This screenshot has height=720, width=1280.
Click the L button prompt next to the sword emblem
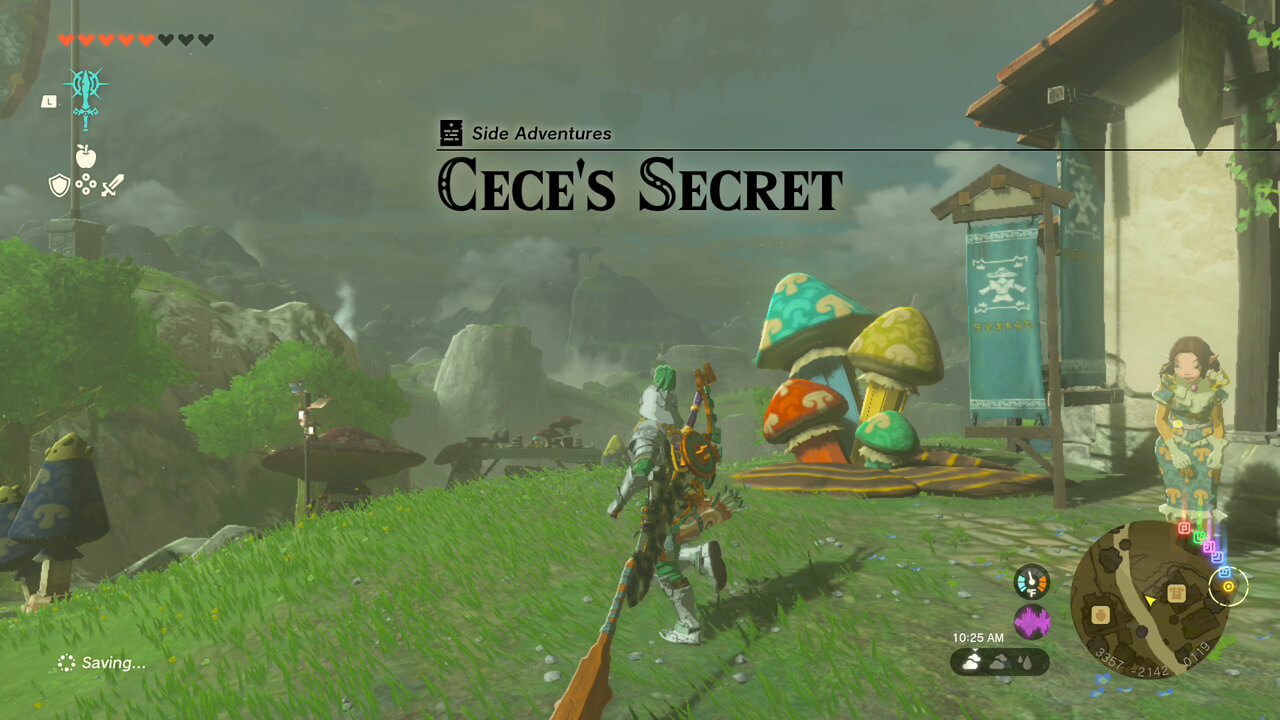point(49,101)
